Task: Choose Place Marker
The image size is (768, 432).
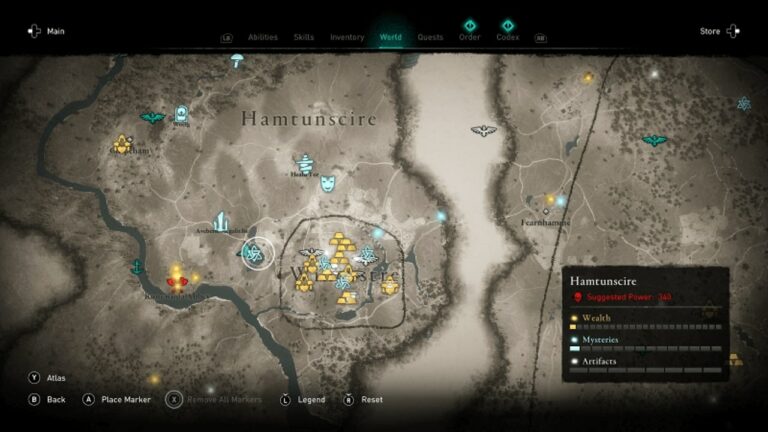Action: pyautogui.click(x=124, y=399)
